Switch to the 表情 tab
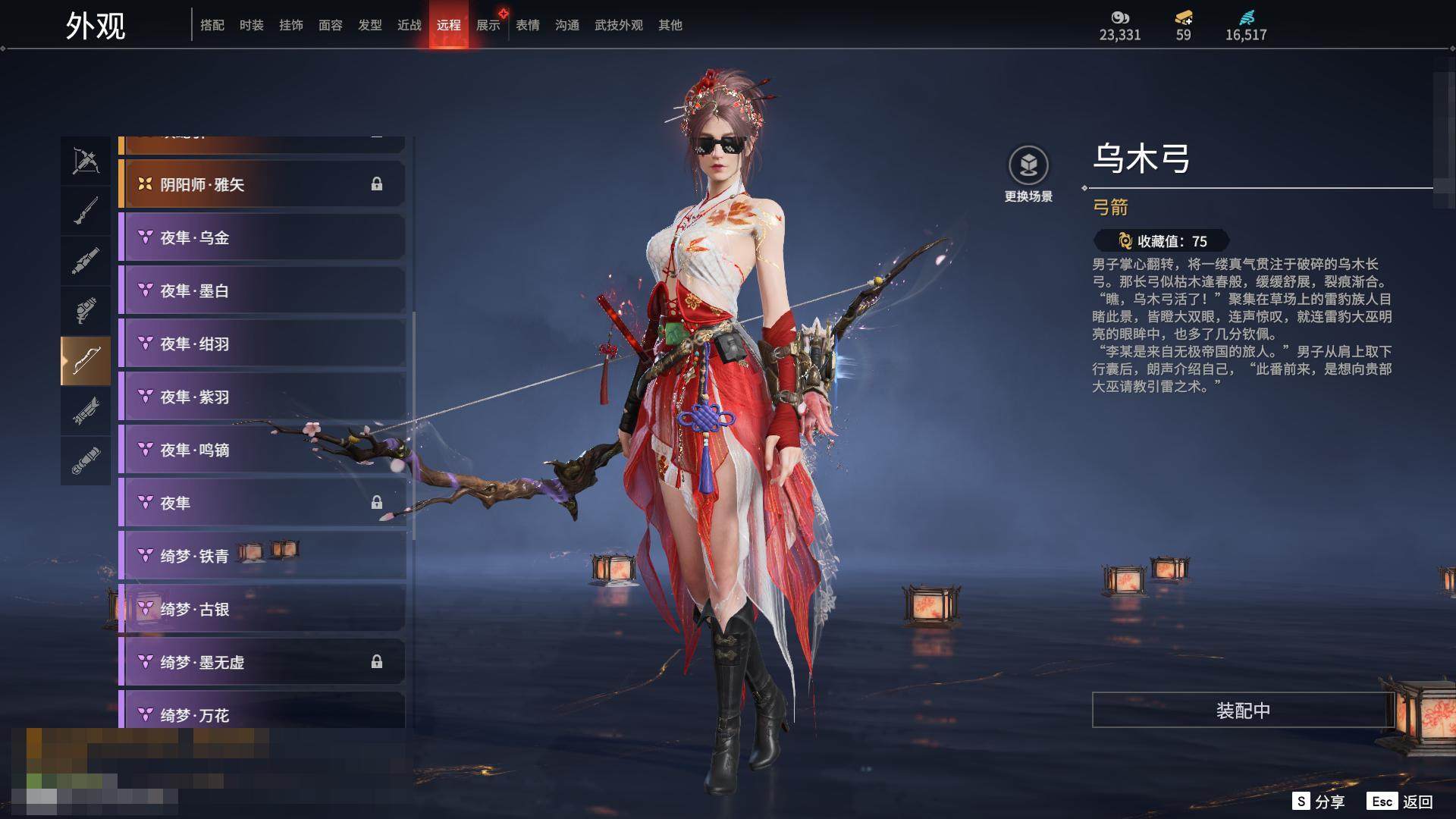This screenshot has height=819, width=1456. coord(527,25)
